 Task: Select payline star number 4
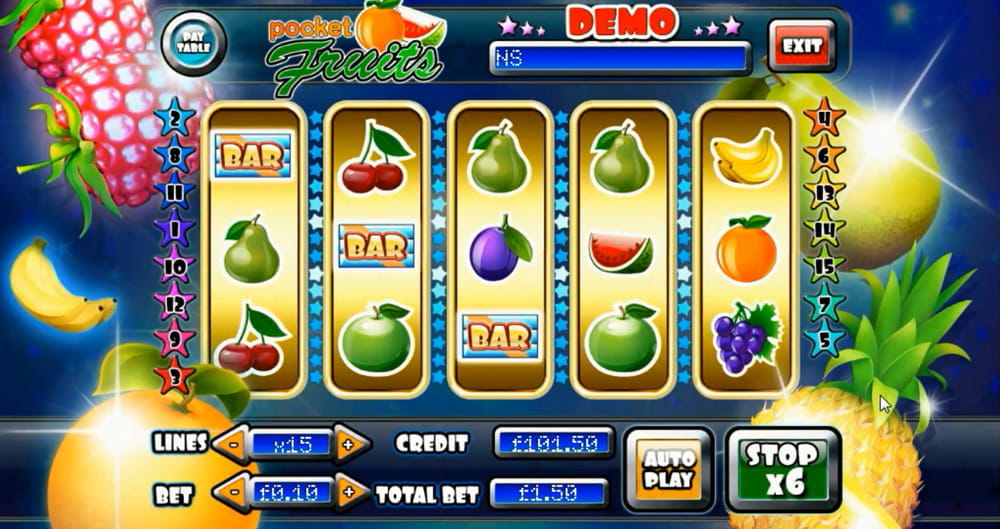coord(825,116)
